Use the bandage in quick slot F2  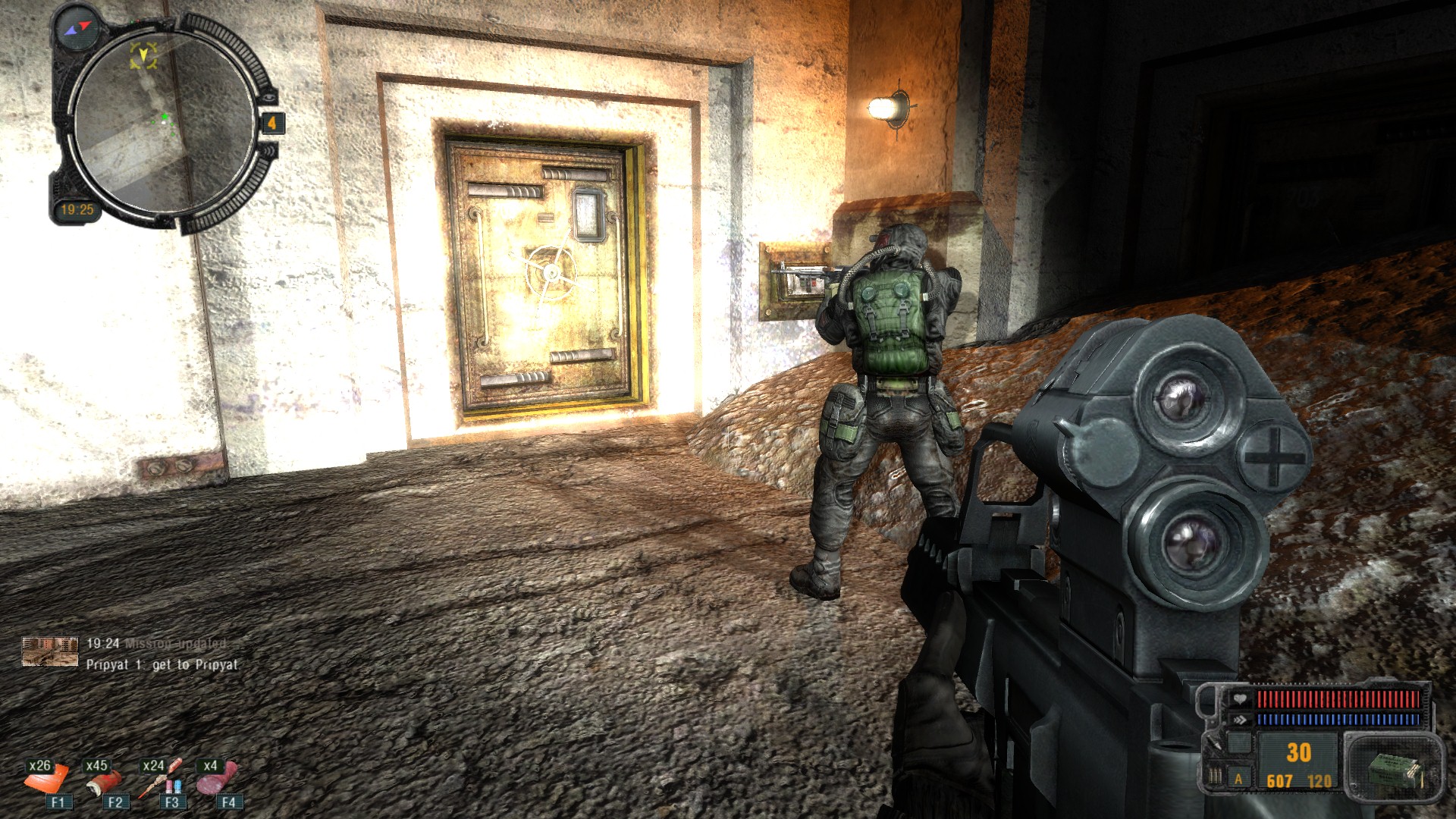pos(105,778)
